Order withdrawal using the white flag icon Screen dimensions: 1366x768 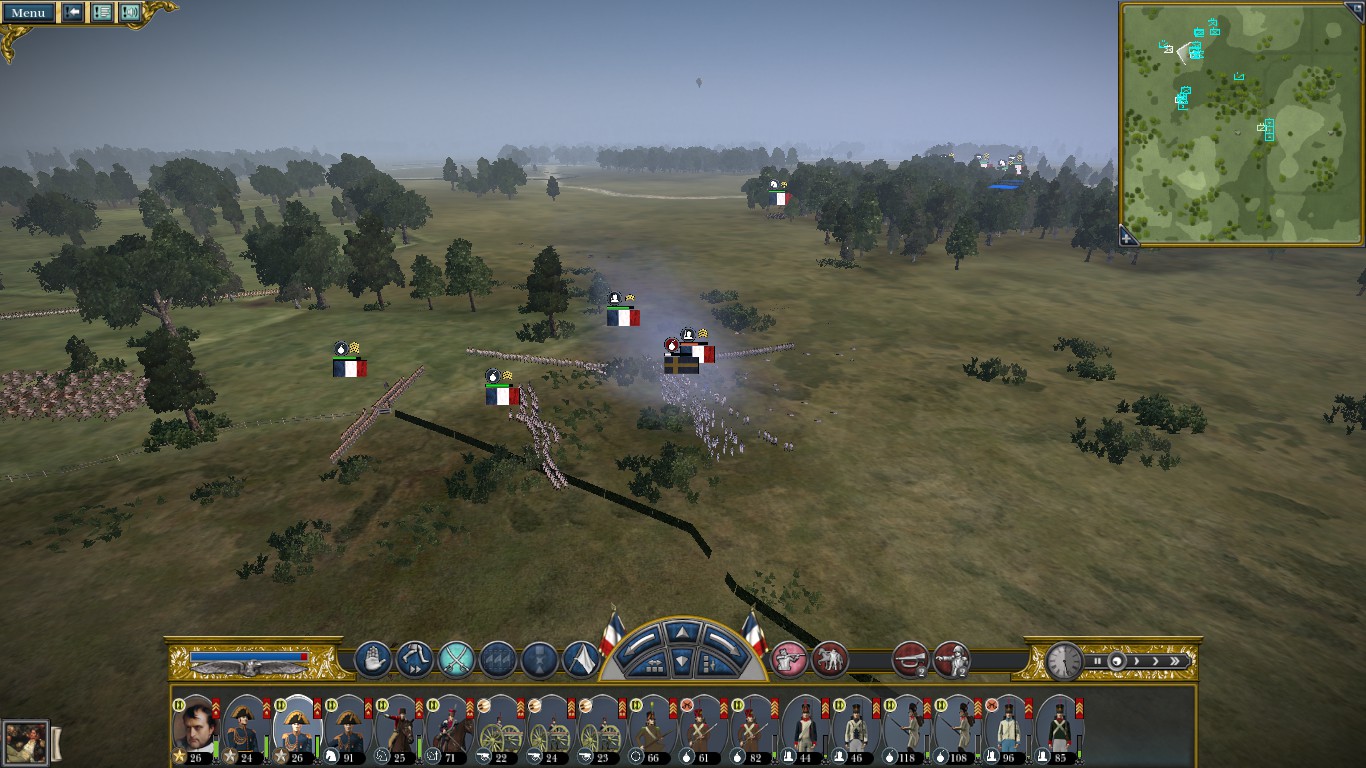coord(581,659)
